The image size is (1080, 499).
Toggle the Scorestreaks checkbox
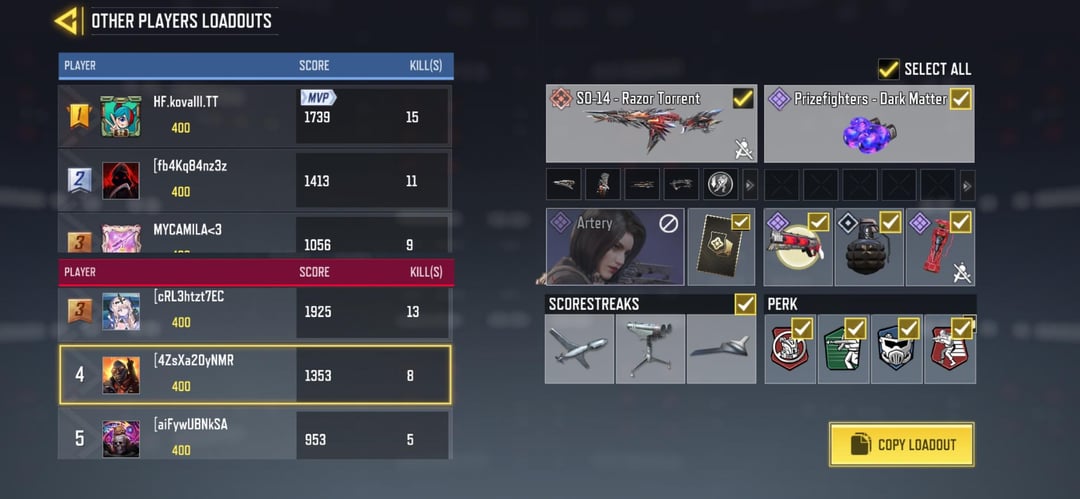(x=745, y=303)
